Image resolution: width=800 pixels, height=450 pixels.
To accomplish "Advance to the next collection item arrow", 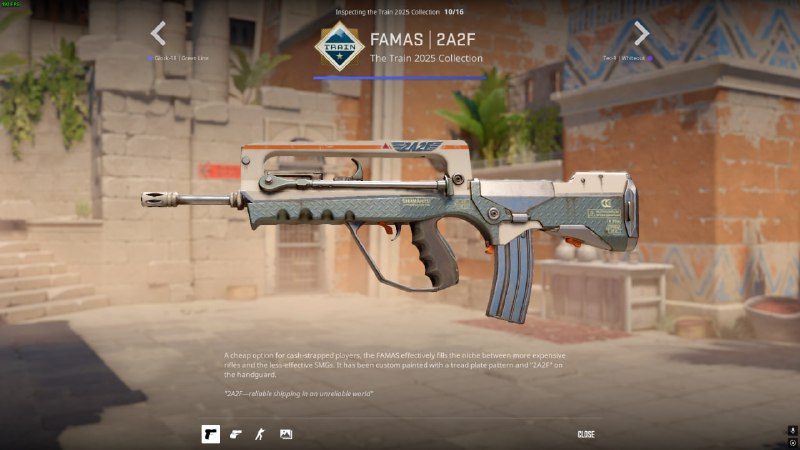I will (641, 34).
